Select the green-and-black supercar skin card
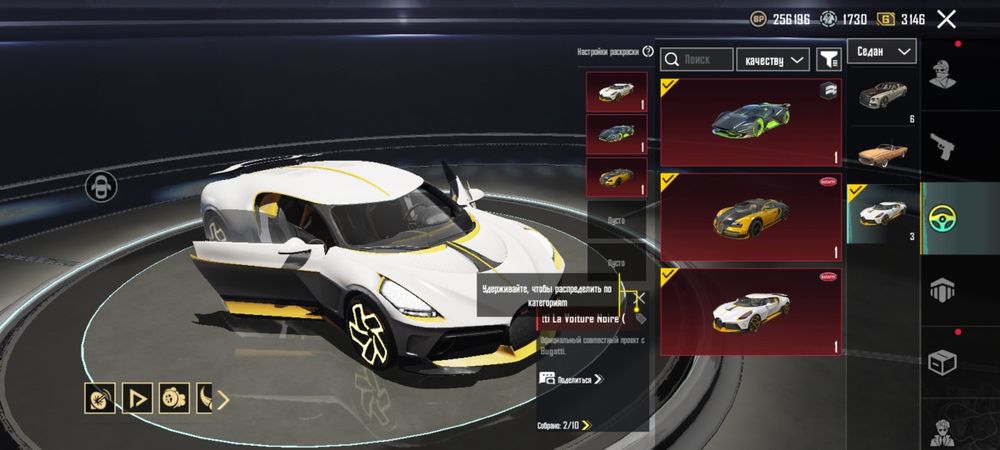Screen dimensions: 1000x450 pos(750,122)
